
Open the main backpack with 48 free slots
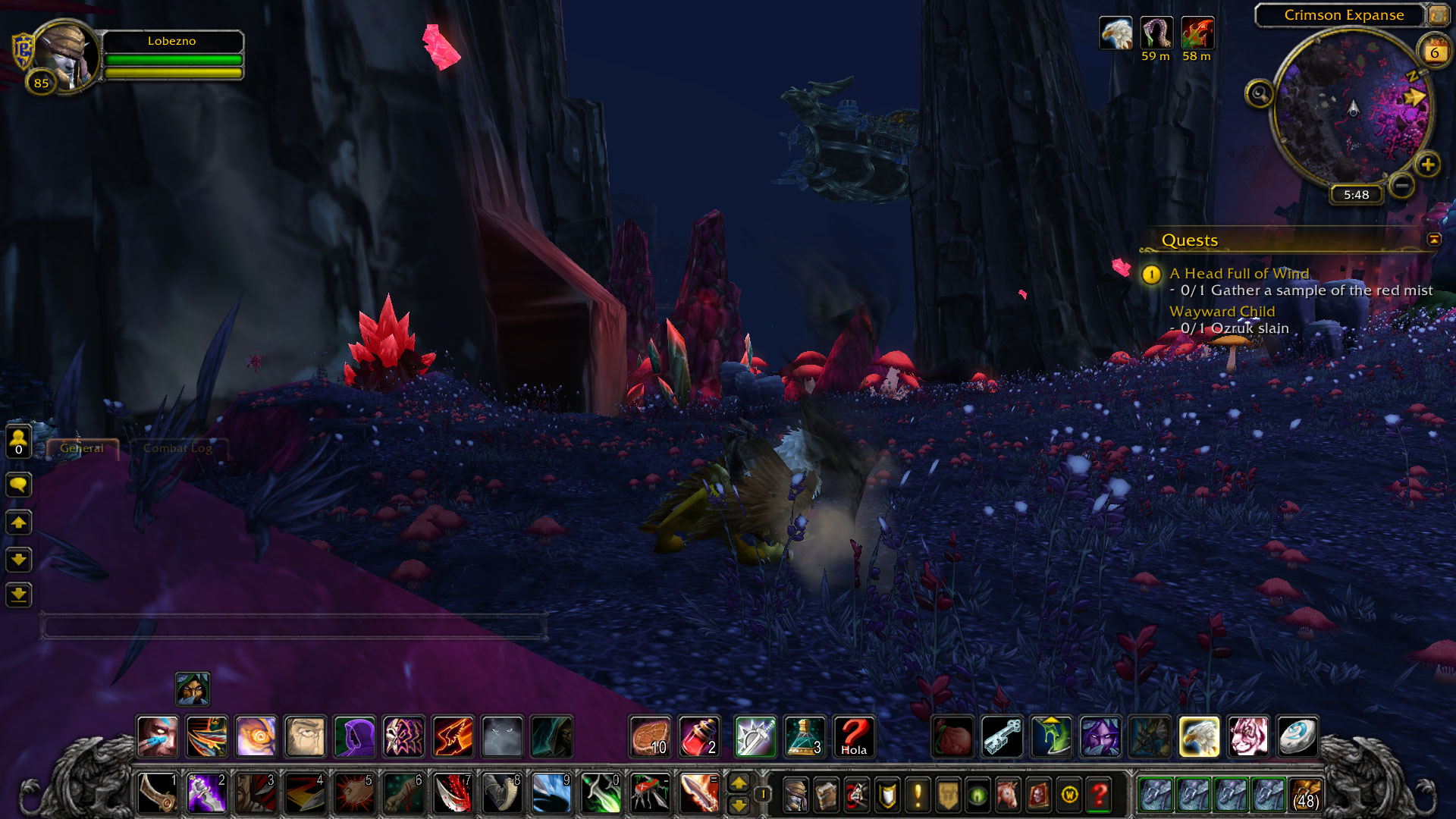pos(1305,795)
